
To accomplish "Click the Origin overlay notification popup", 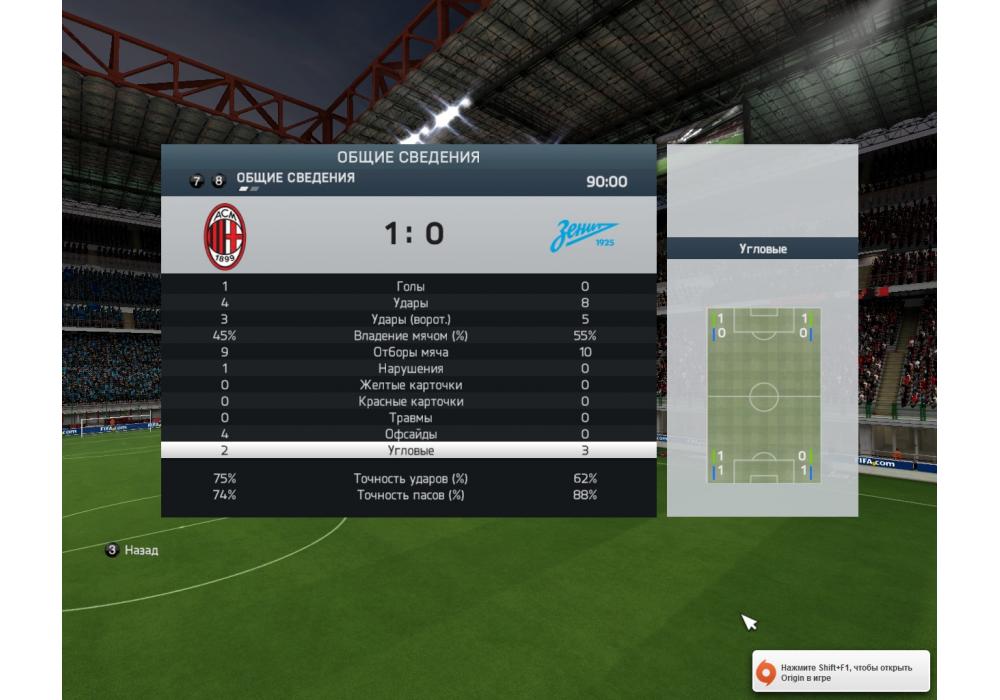I will (x=841, y=672).
